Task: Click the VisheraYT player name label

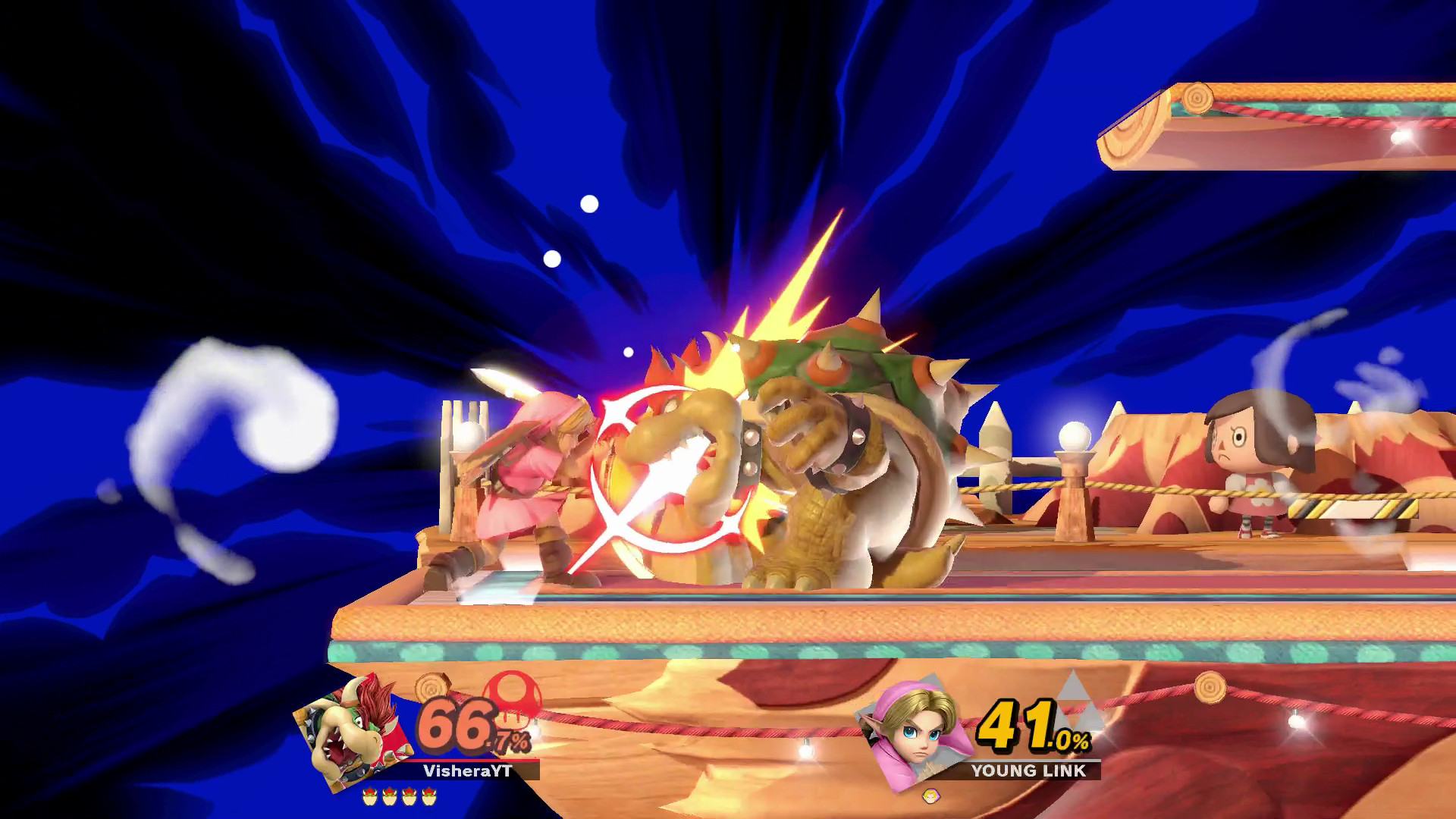Action: coord(468,770)
